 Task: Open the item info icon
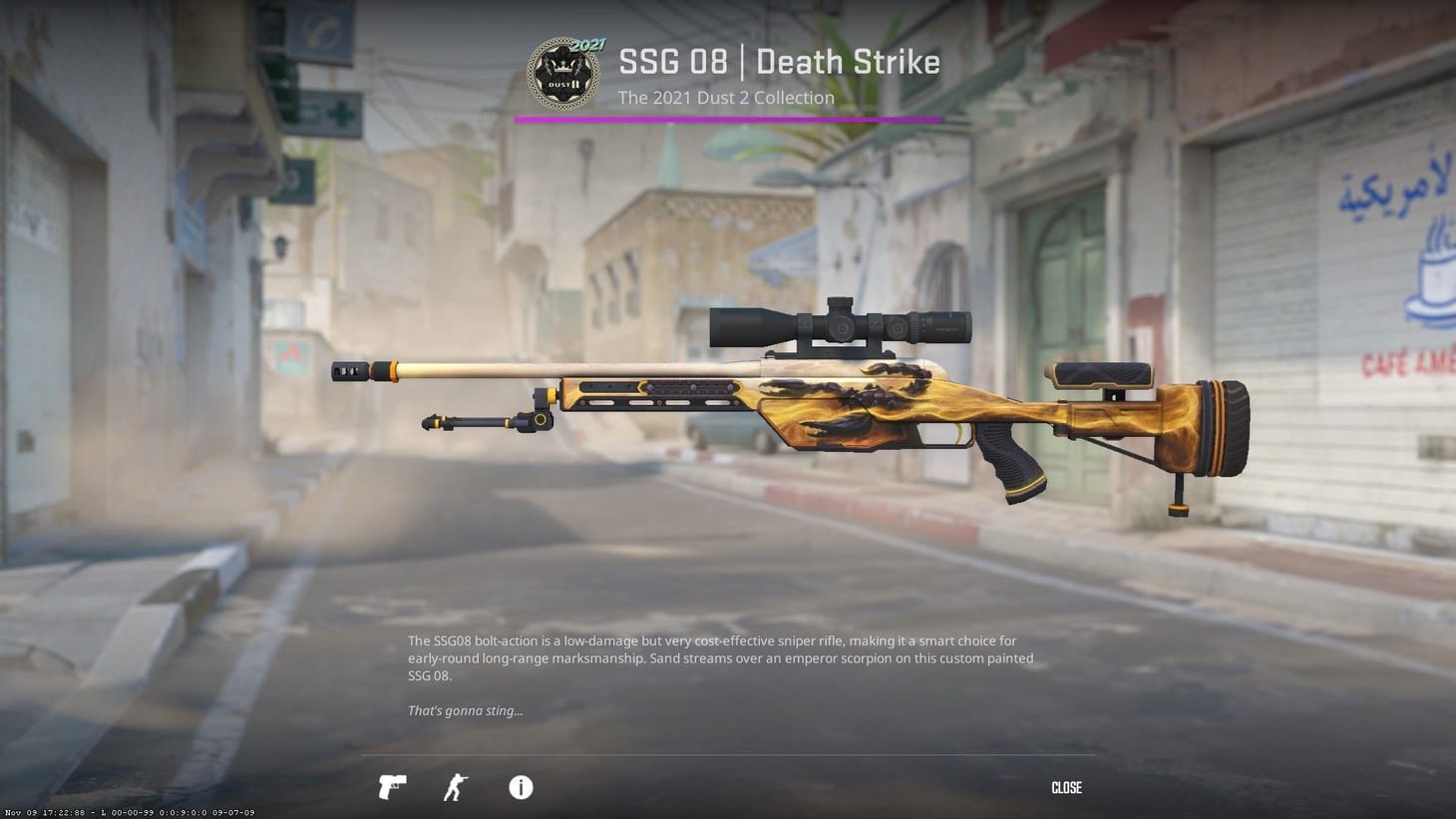[x=520, y=787]
